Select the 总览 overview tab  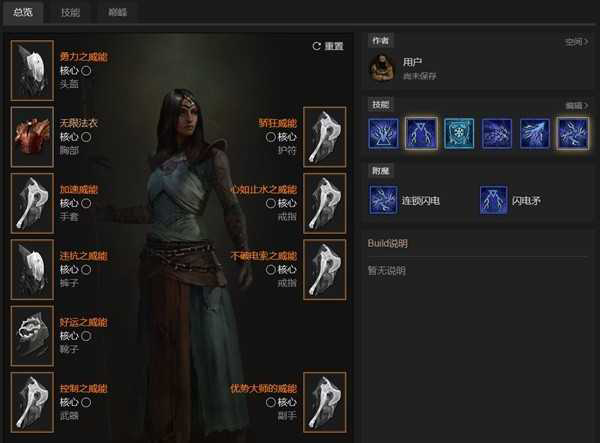(23, 13)
